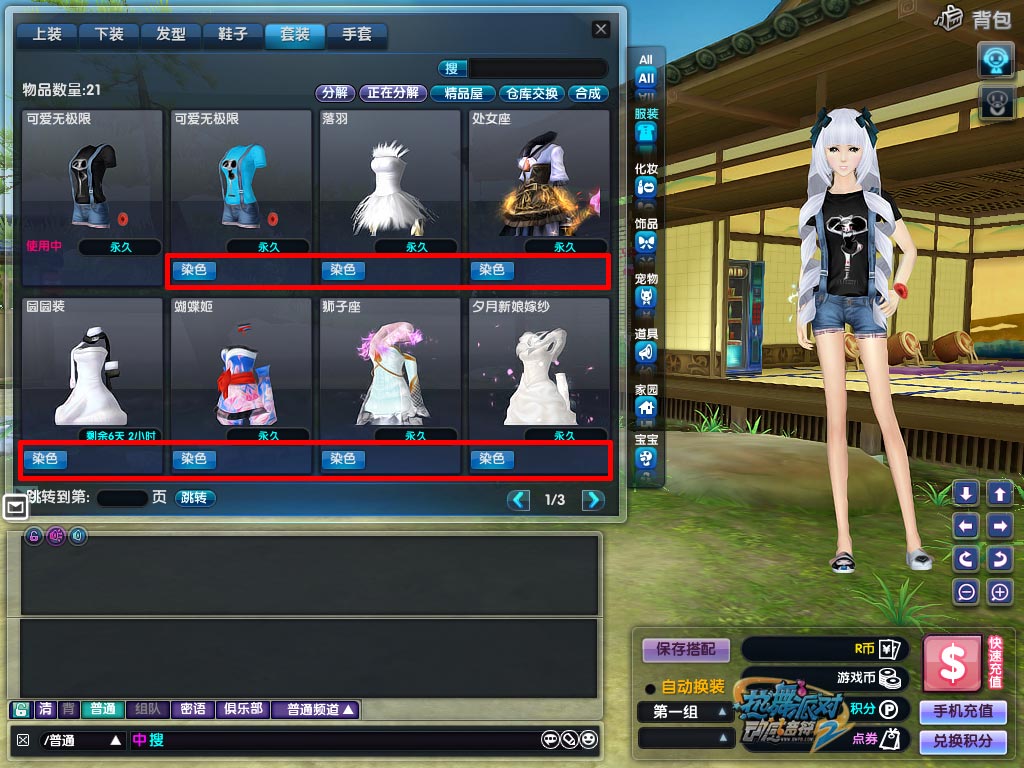The width and height of the screenshot is (1024, 768).
Task: Click the 跳转 page jump button
Action: [195, 498]
